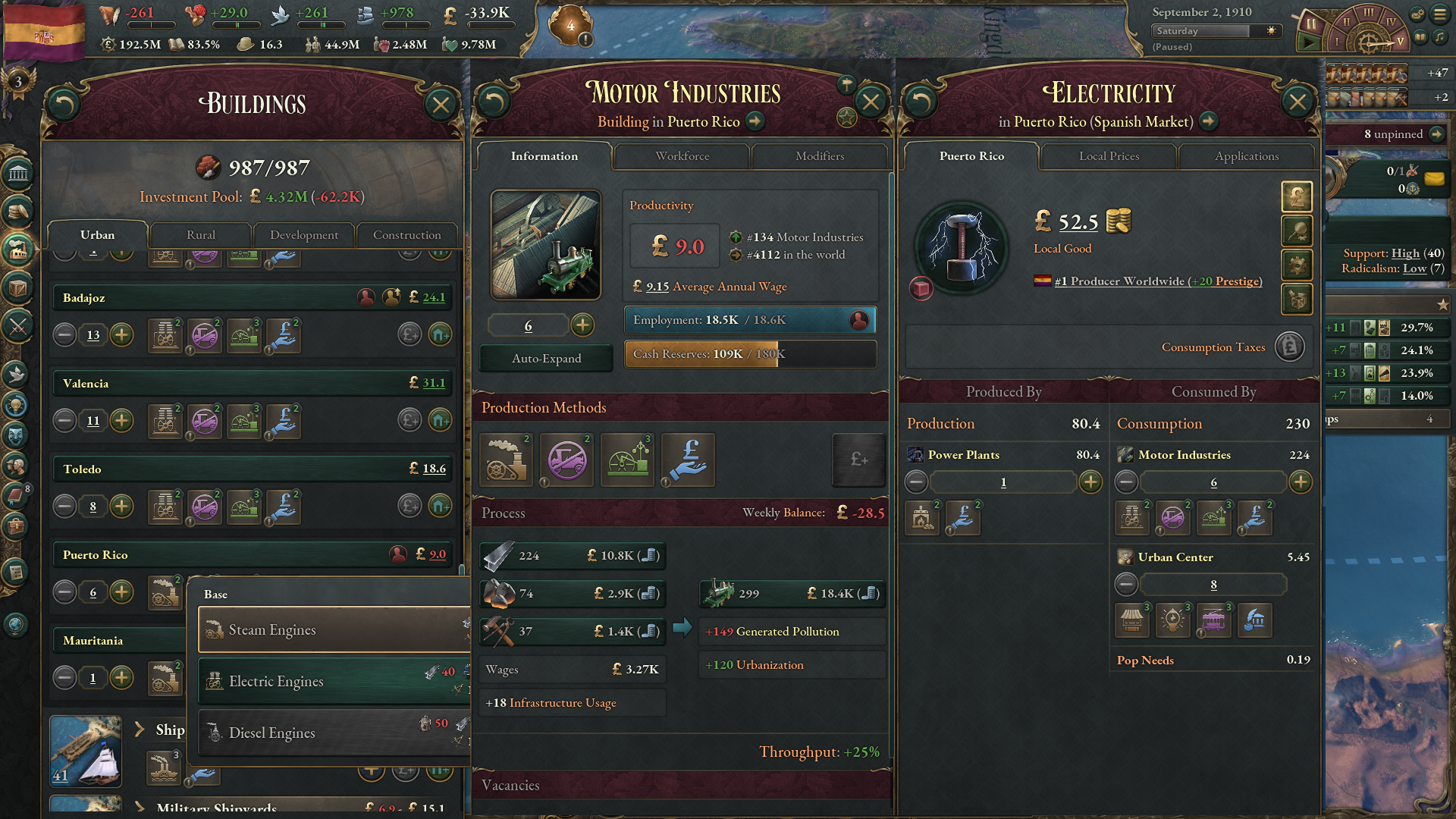Viewport: 1456px width, 819px height.
Task: Open the Local Prices tab in Electricity panel
Action: point(1108,156)
